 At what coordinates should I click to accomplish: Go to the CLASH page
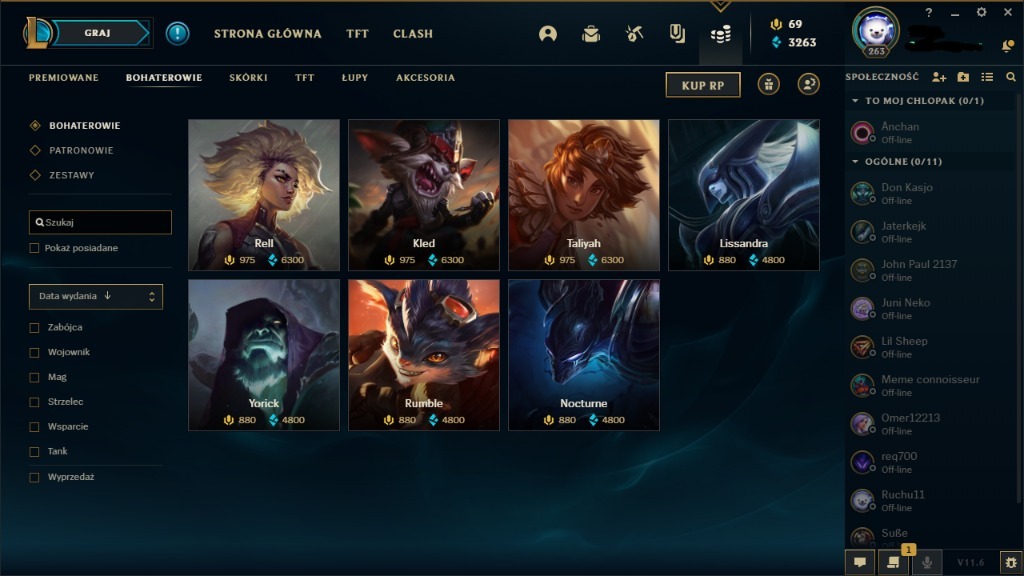(413, 34)
